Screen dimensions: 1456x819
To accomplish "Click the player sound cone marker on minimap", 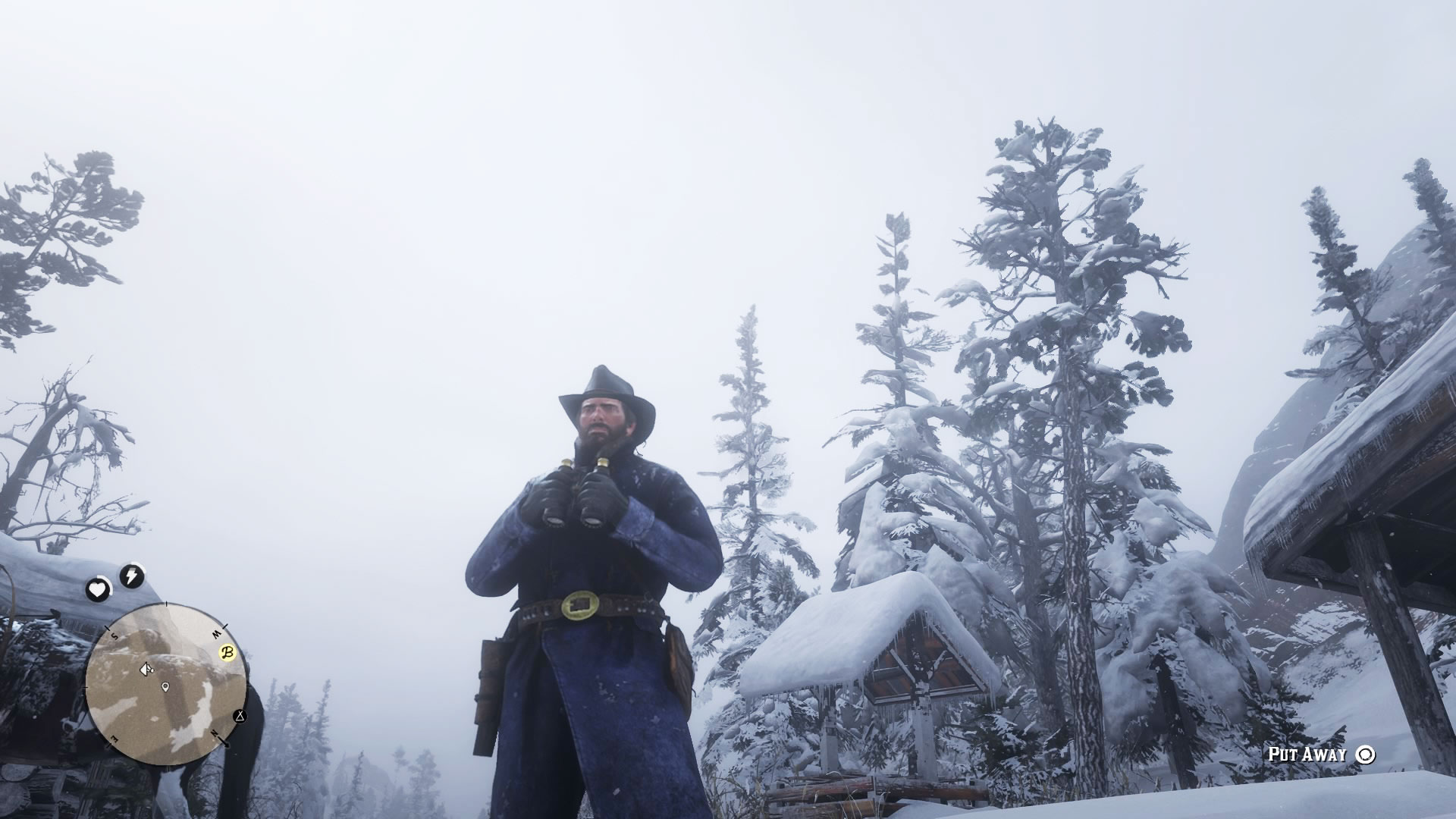I will tap(146, 670).
